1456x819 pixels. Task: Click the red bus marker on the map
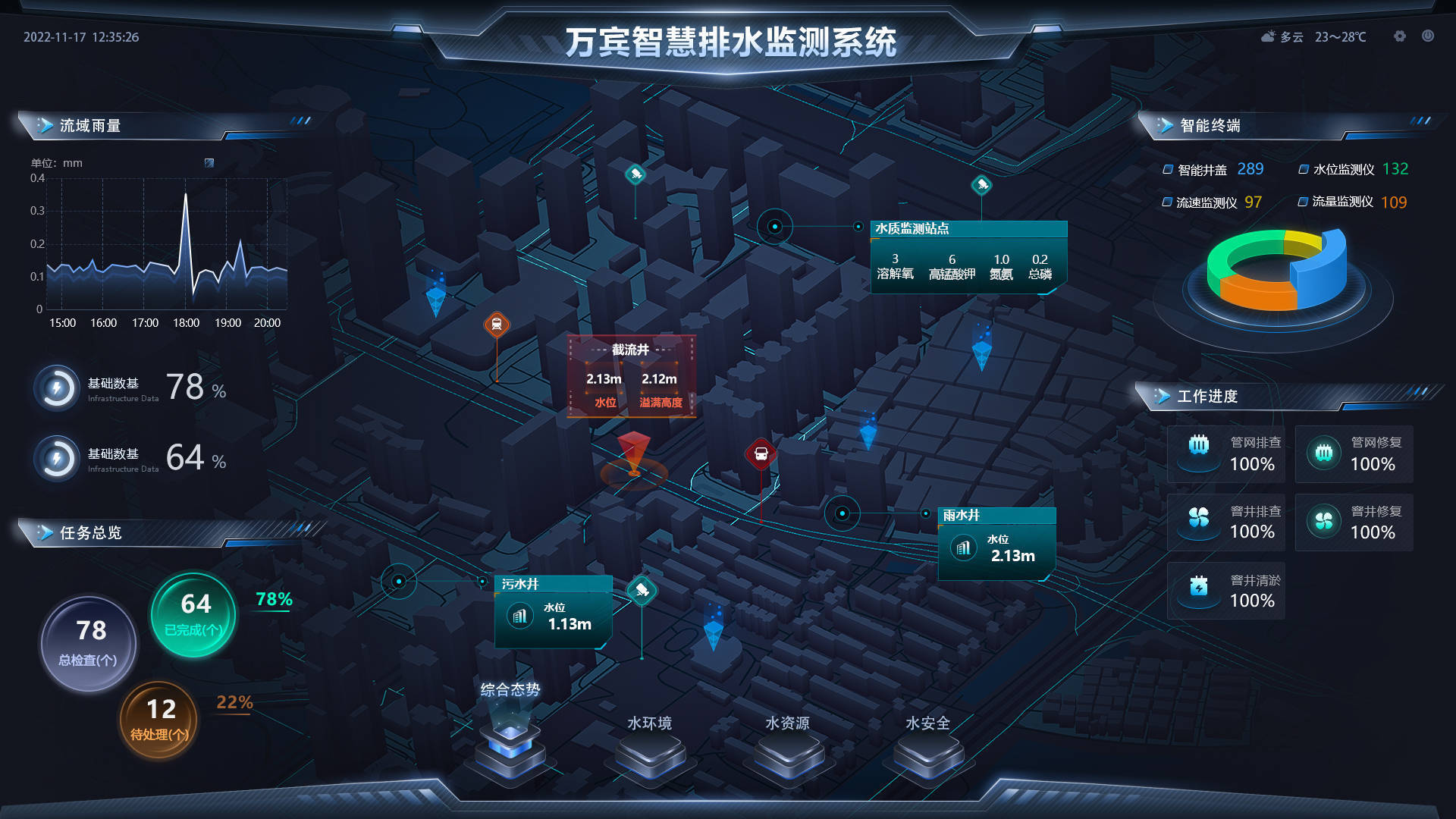pos(761,453)
